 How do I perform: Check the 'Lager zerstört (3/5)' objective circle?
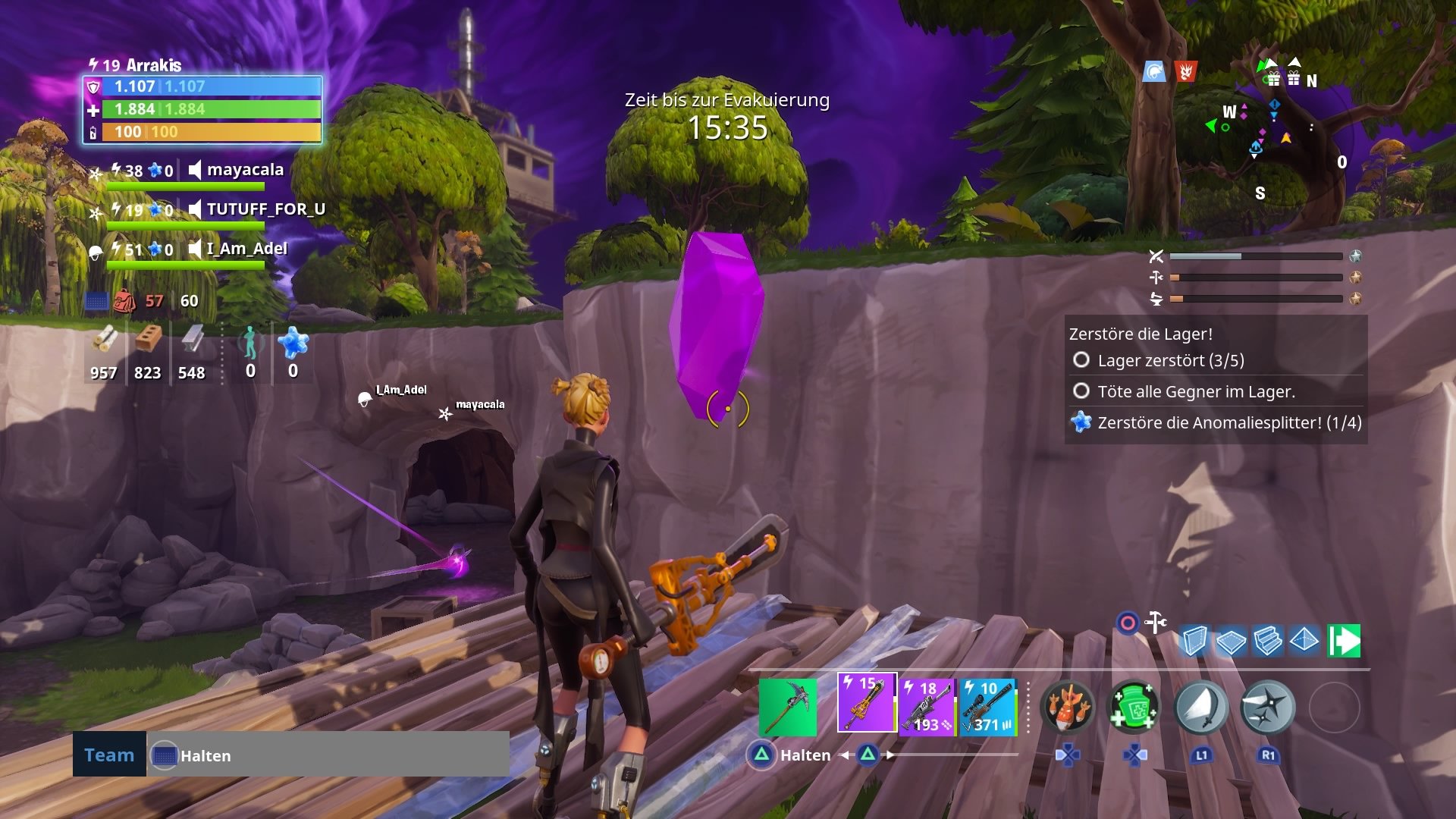[1081, 360]
